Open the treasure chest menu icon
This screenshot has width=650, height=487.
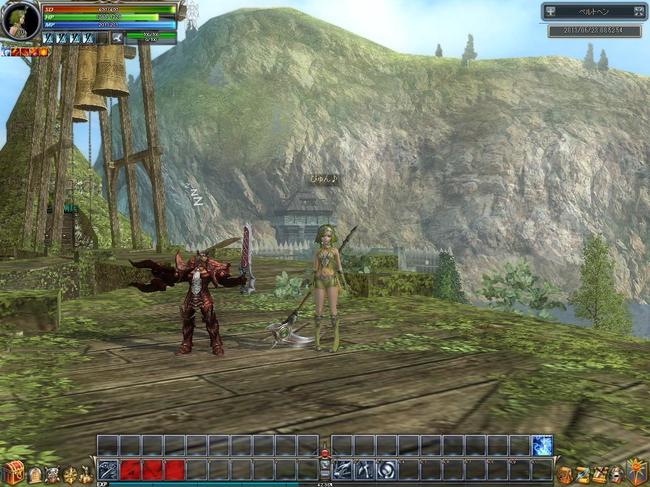(x=12, y=473)
